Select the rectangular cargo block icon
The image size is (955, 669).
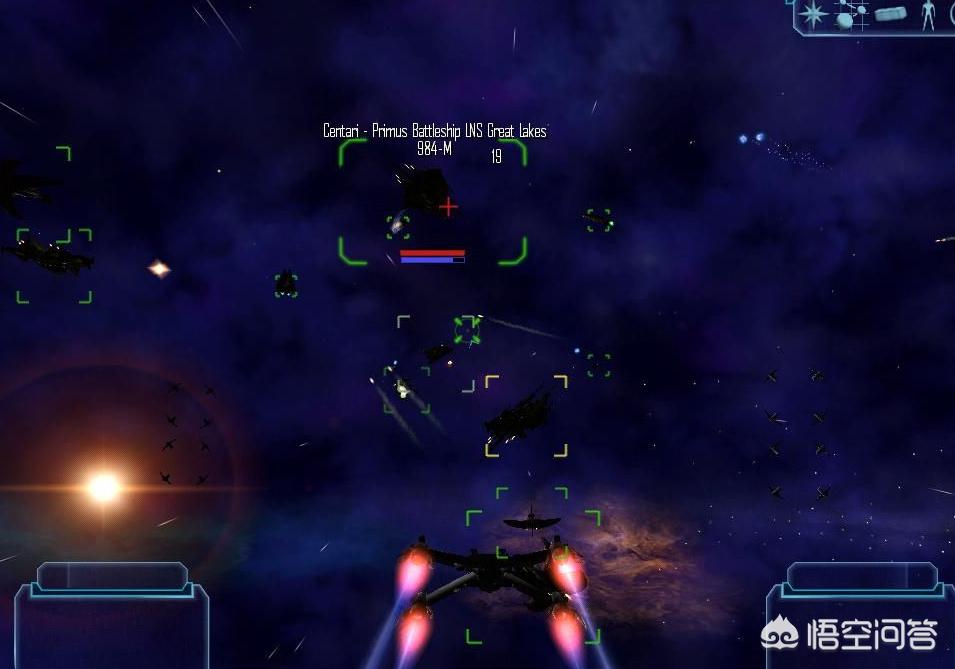[889, 14]
